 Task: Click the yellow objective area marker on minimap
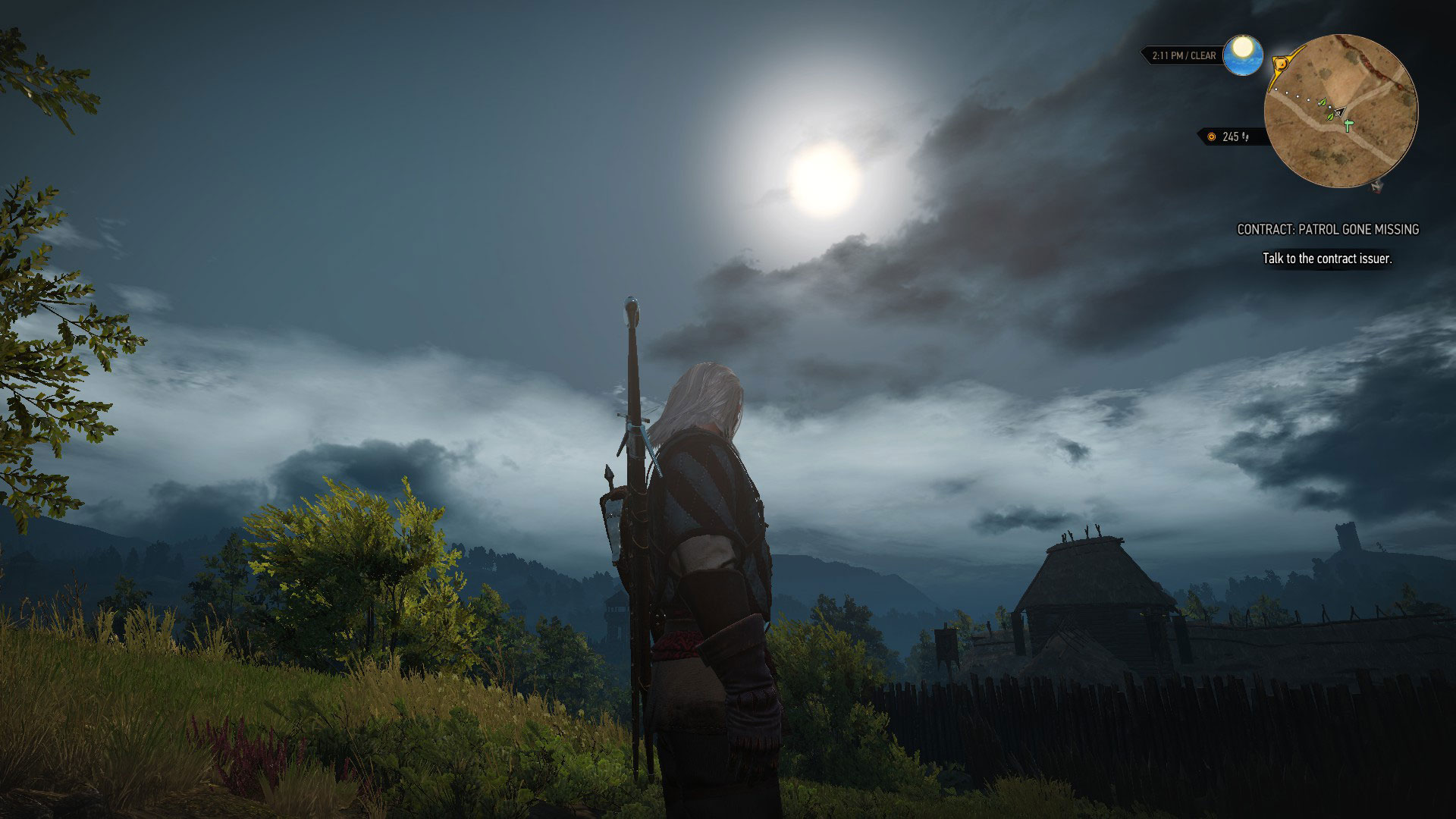[1281, 63]
